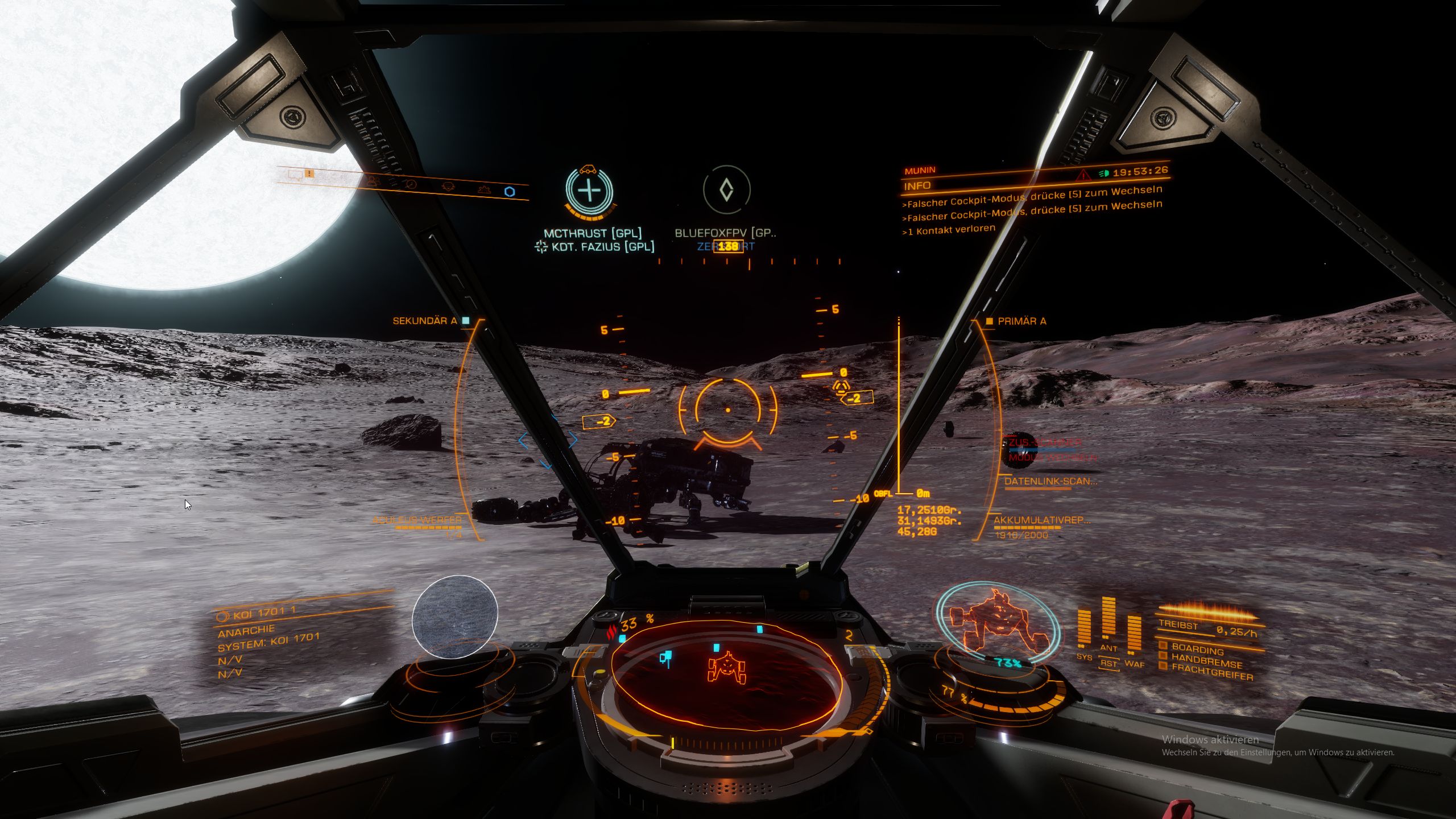Reset power distribution with RST
The width and height of the screenshot is (1456, 819).
pos(1108,664)
